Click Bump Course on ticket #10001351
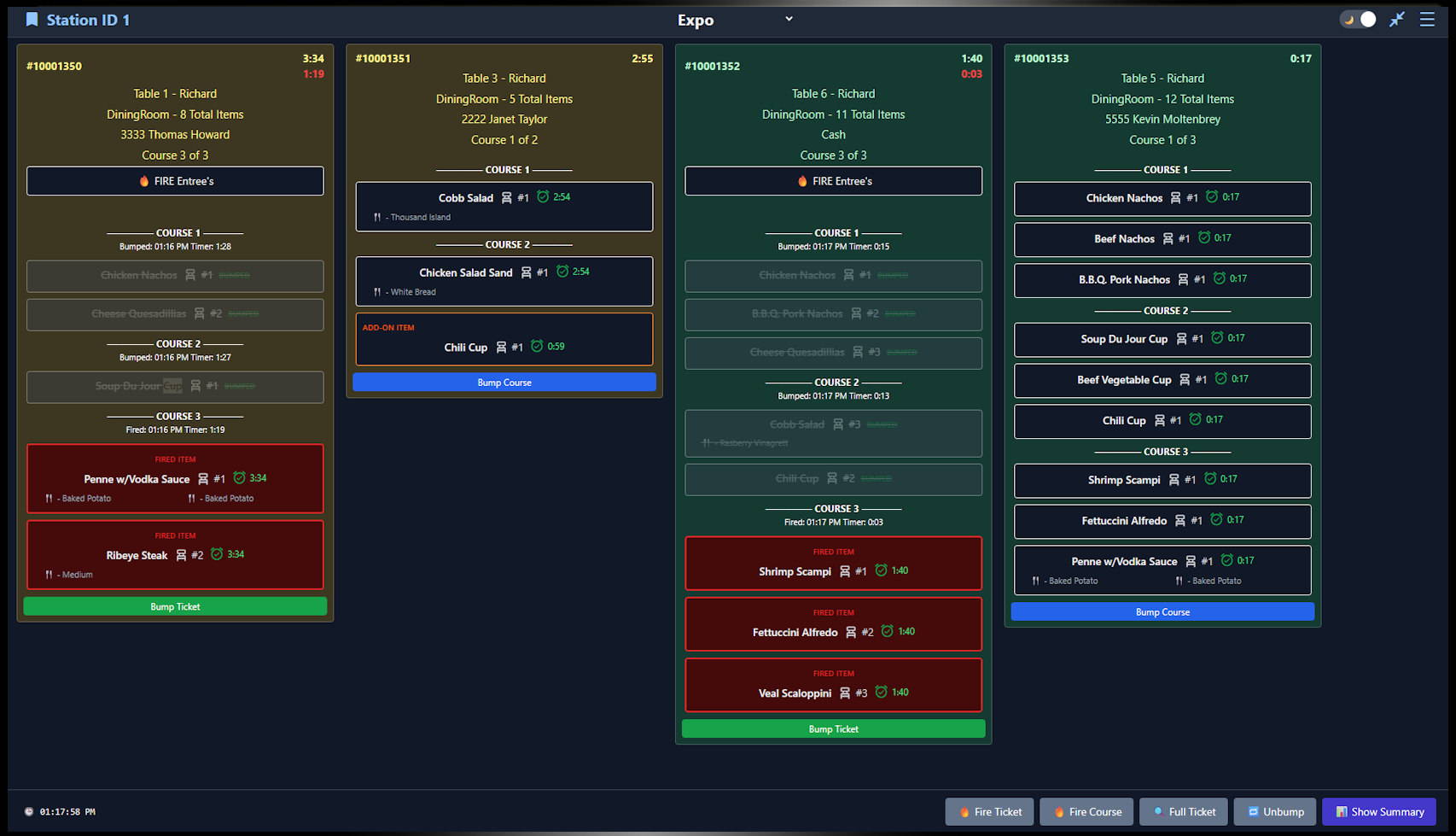 coord(504,382)
